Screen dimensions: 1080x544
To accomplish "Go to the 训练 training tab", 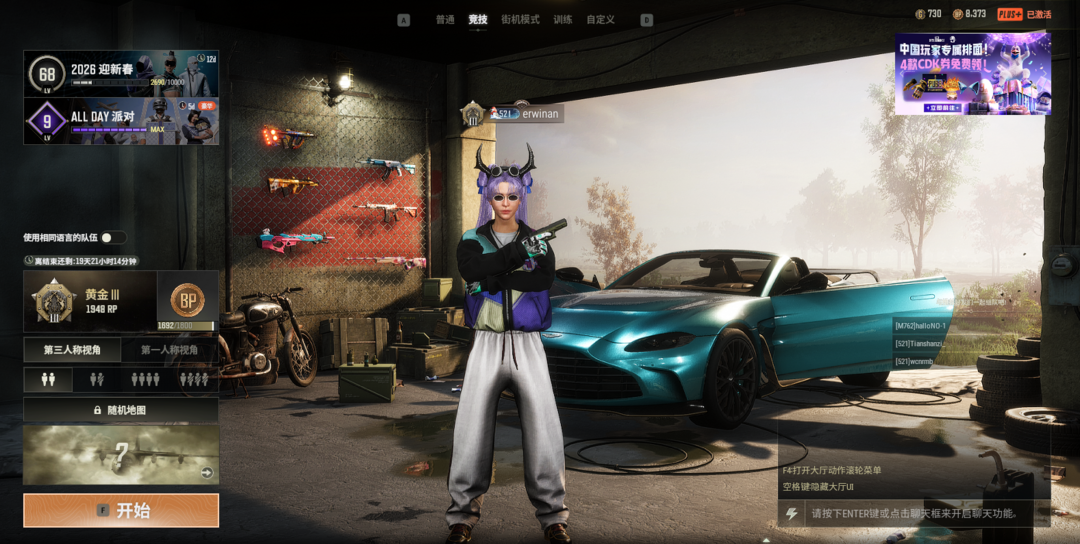I will tap(563, 20).
